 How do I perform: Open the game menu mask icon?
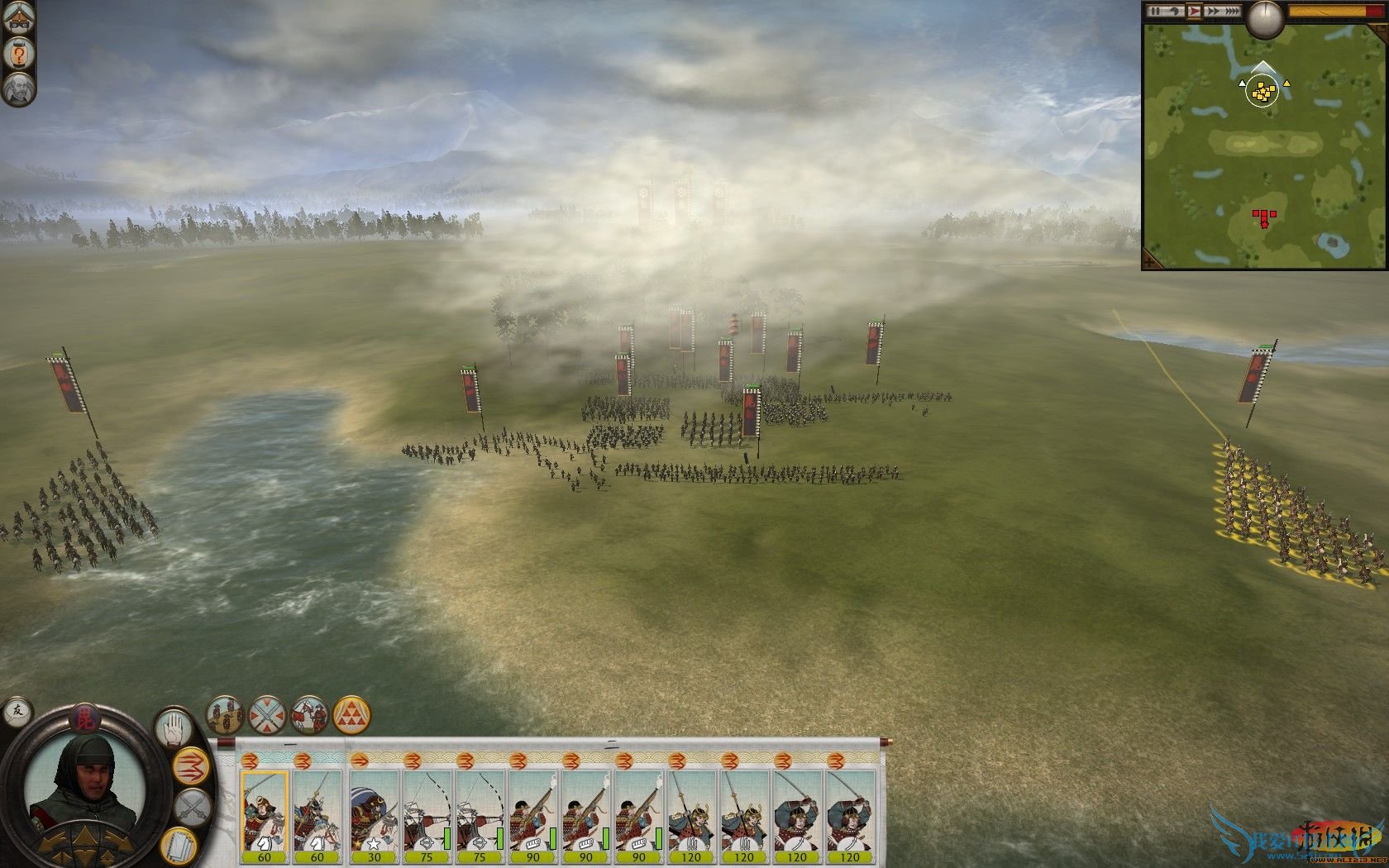point(17,18)
